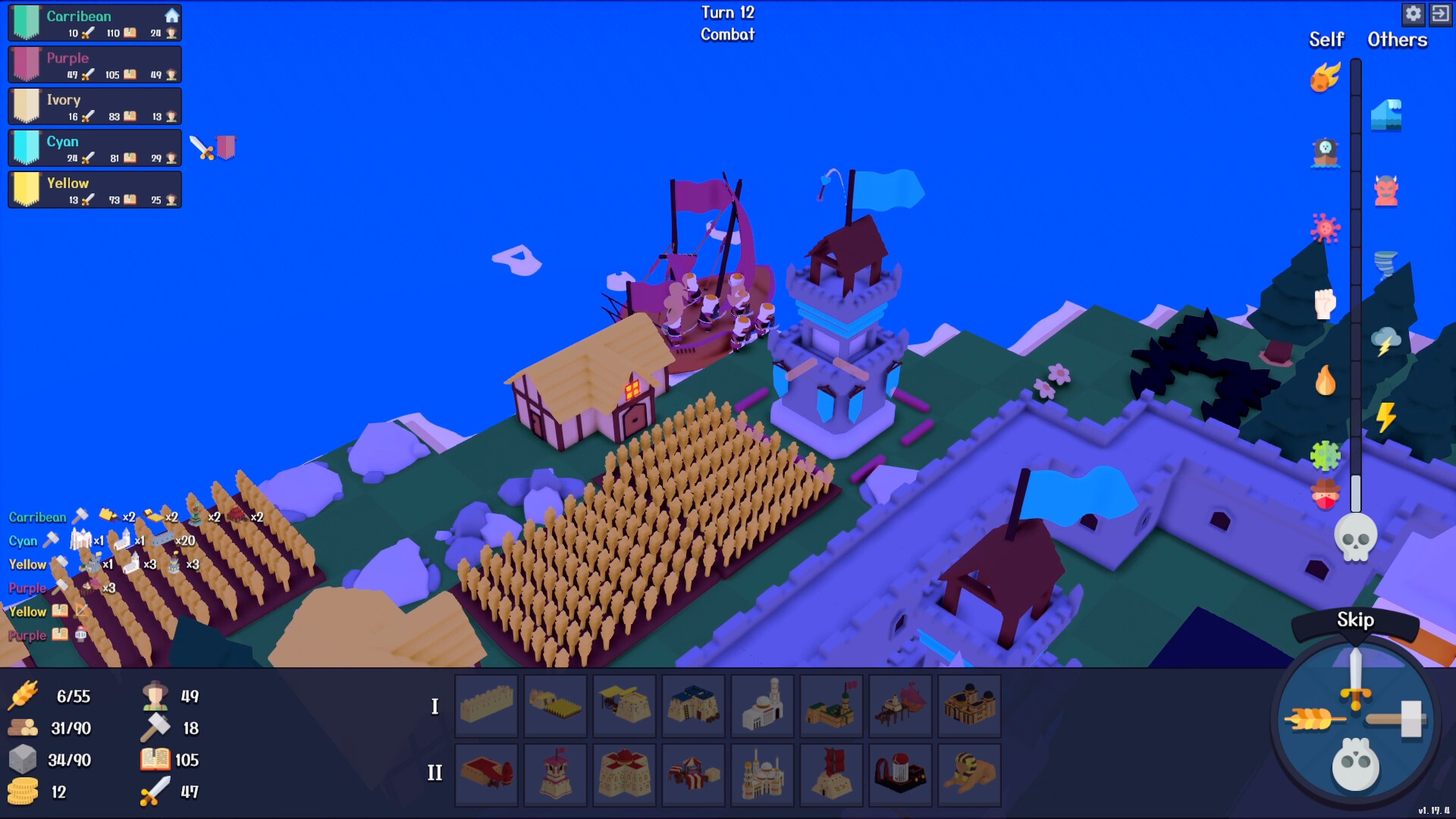Open the settings gear
The width and height of the screenshot is (1456, 819).
click(1414, 14)
